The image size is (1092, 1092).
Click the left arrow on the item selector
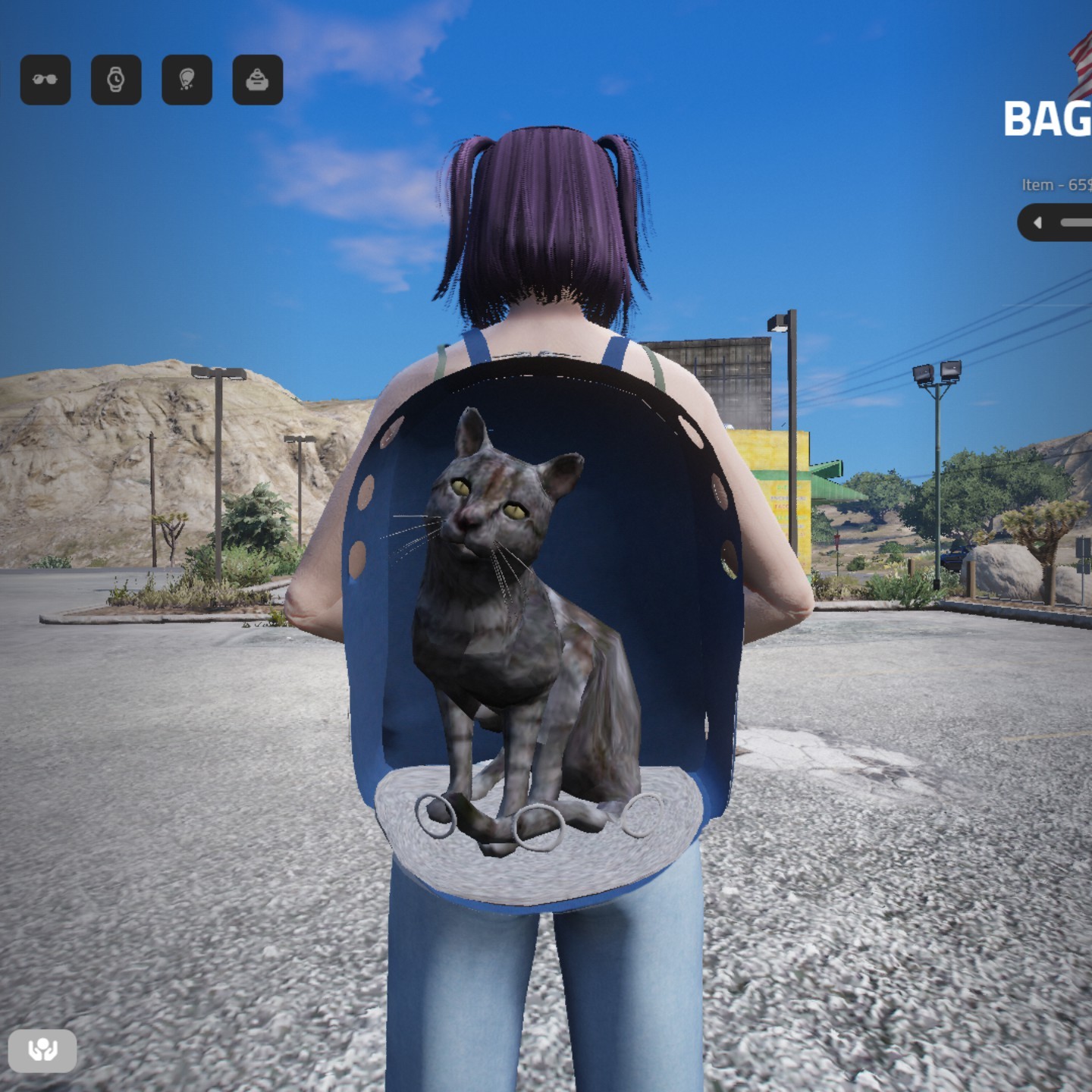pyautogui.click(x=1038, y=223)
